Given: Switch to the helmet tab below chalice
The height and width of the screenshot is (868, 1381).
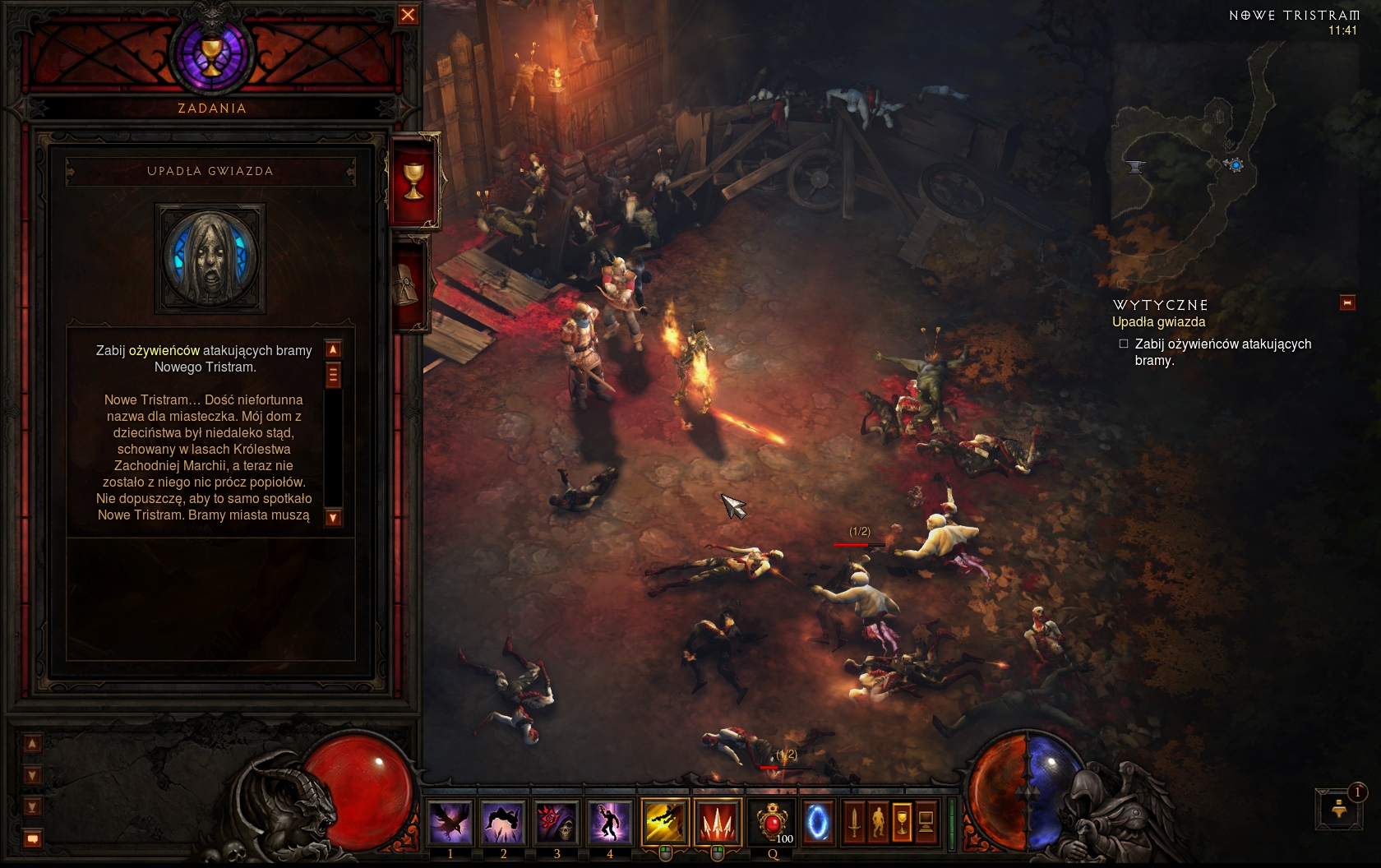Looking at the screenshot, I should click(410, 283).
